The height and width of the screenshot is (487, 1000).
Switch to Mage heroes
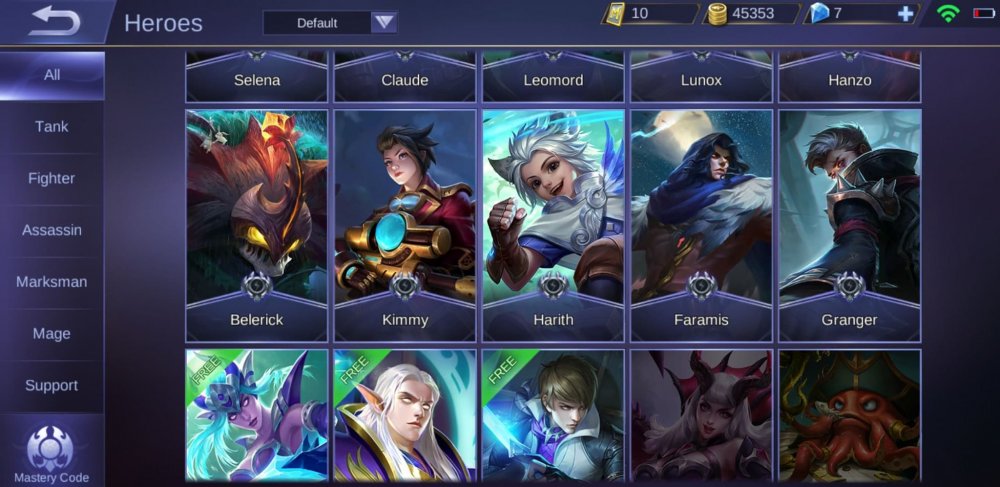[x=52, y=334]
